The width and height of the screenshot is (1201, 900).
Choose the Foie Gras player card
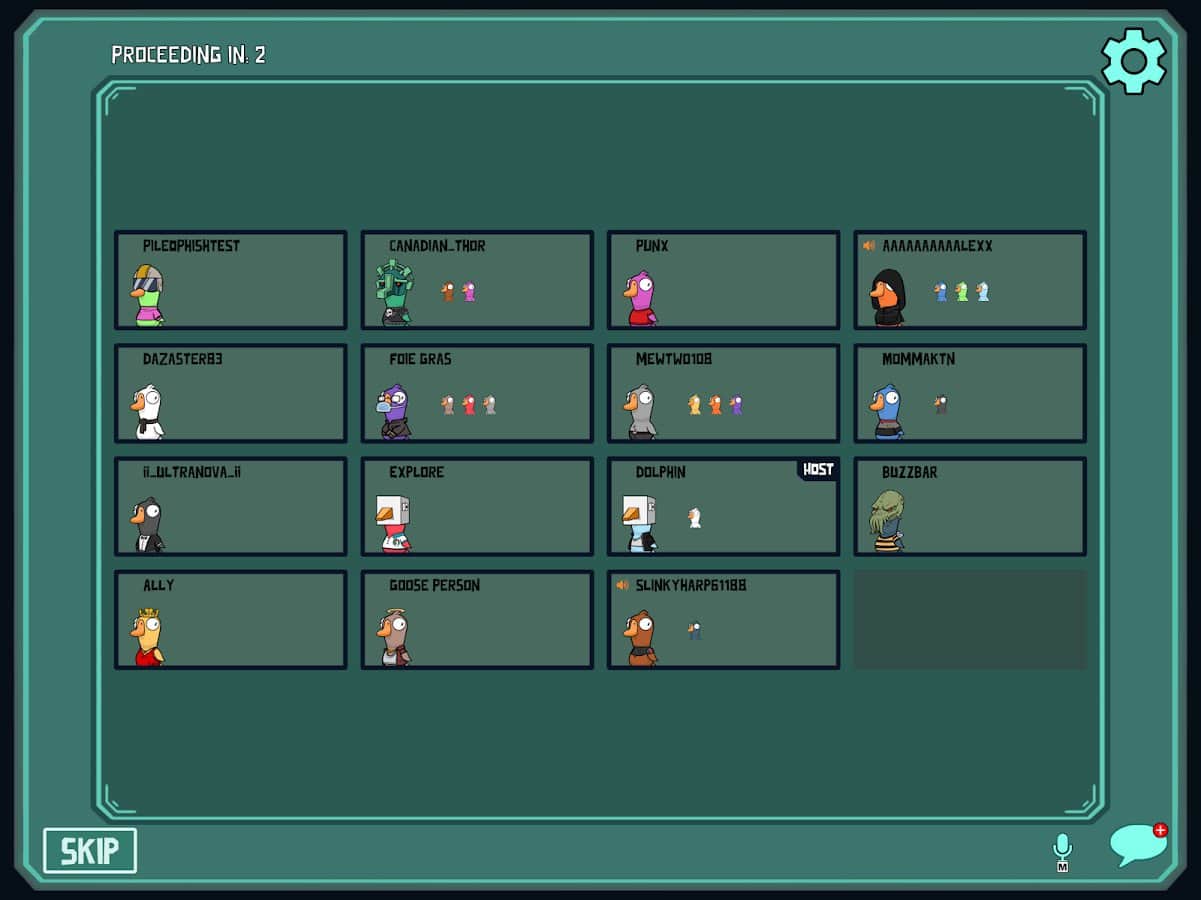point(477,393)
